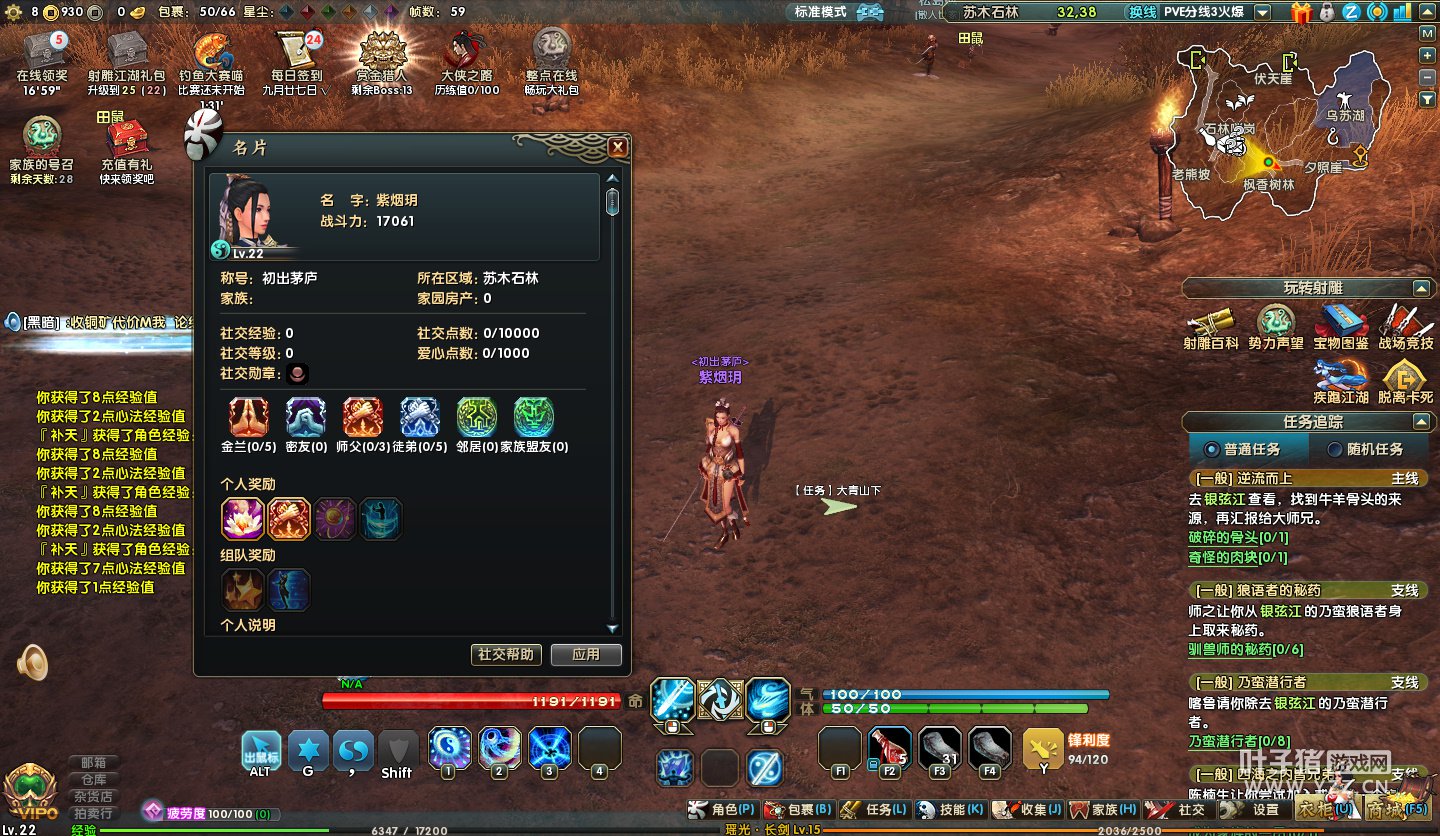The width and height of the screenshot is (1440, 836).
Task: Open the 邮箱 mailbox button
Action: point(94,762)
